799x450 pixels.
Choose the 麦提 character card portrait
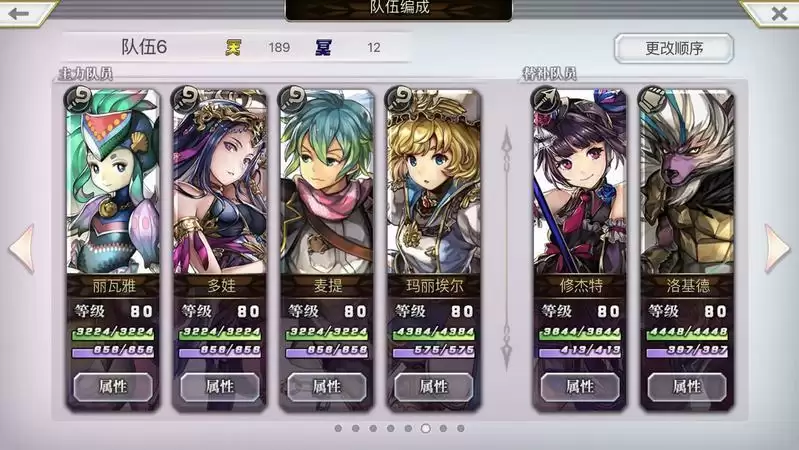[x=326, y=180]
